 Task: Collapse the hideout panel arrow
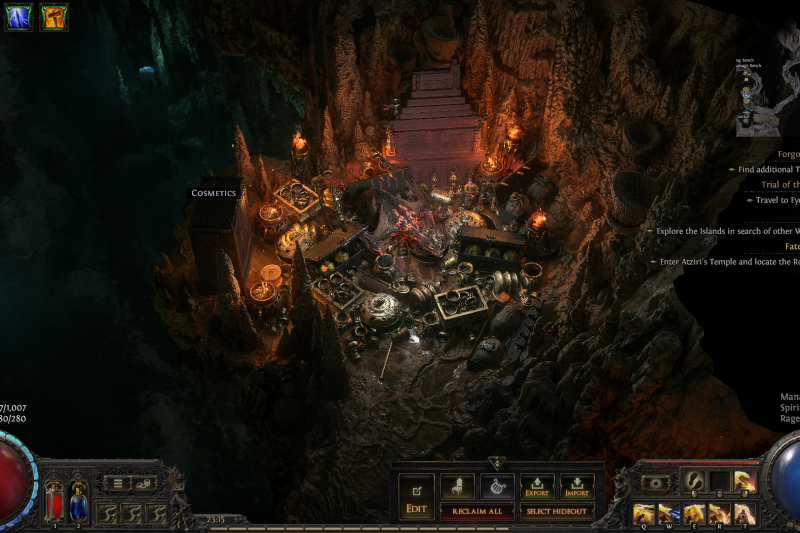497,463
